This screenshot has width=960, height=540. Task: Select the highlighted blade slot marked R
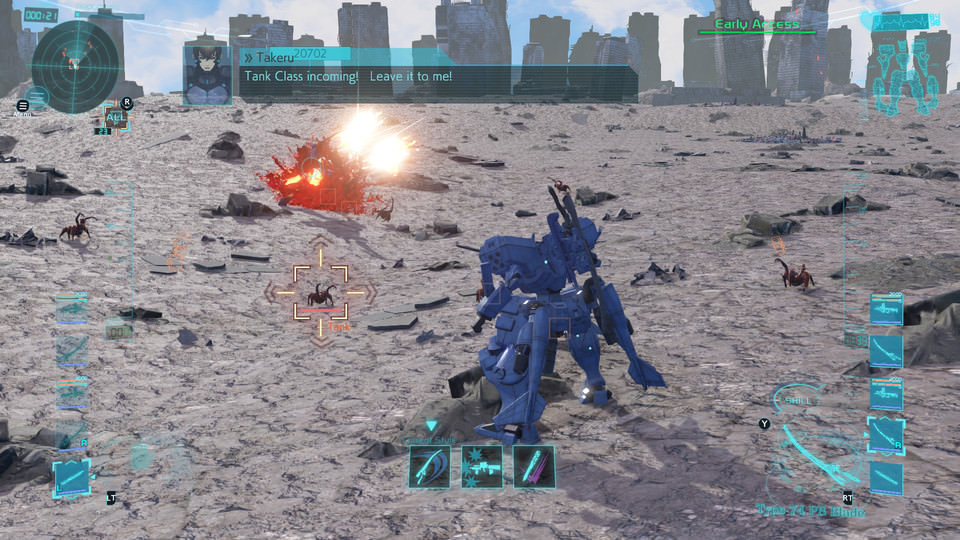click(886, 433)
